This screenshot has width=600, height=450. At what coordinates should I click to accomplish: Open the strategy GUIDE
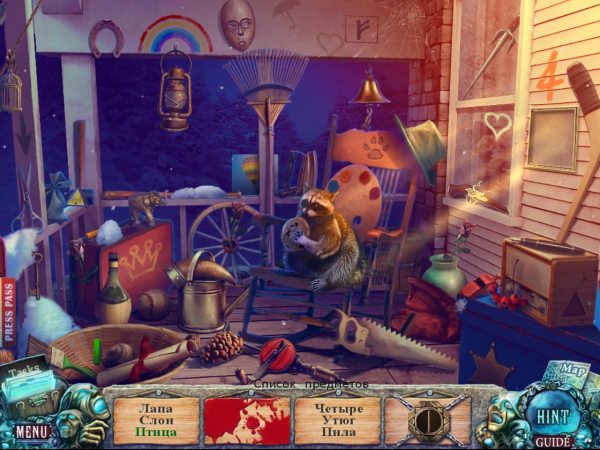click(551, 440)
